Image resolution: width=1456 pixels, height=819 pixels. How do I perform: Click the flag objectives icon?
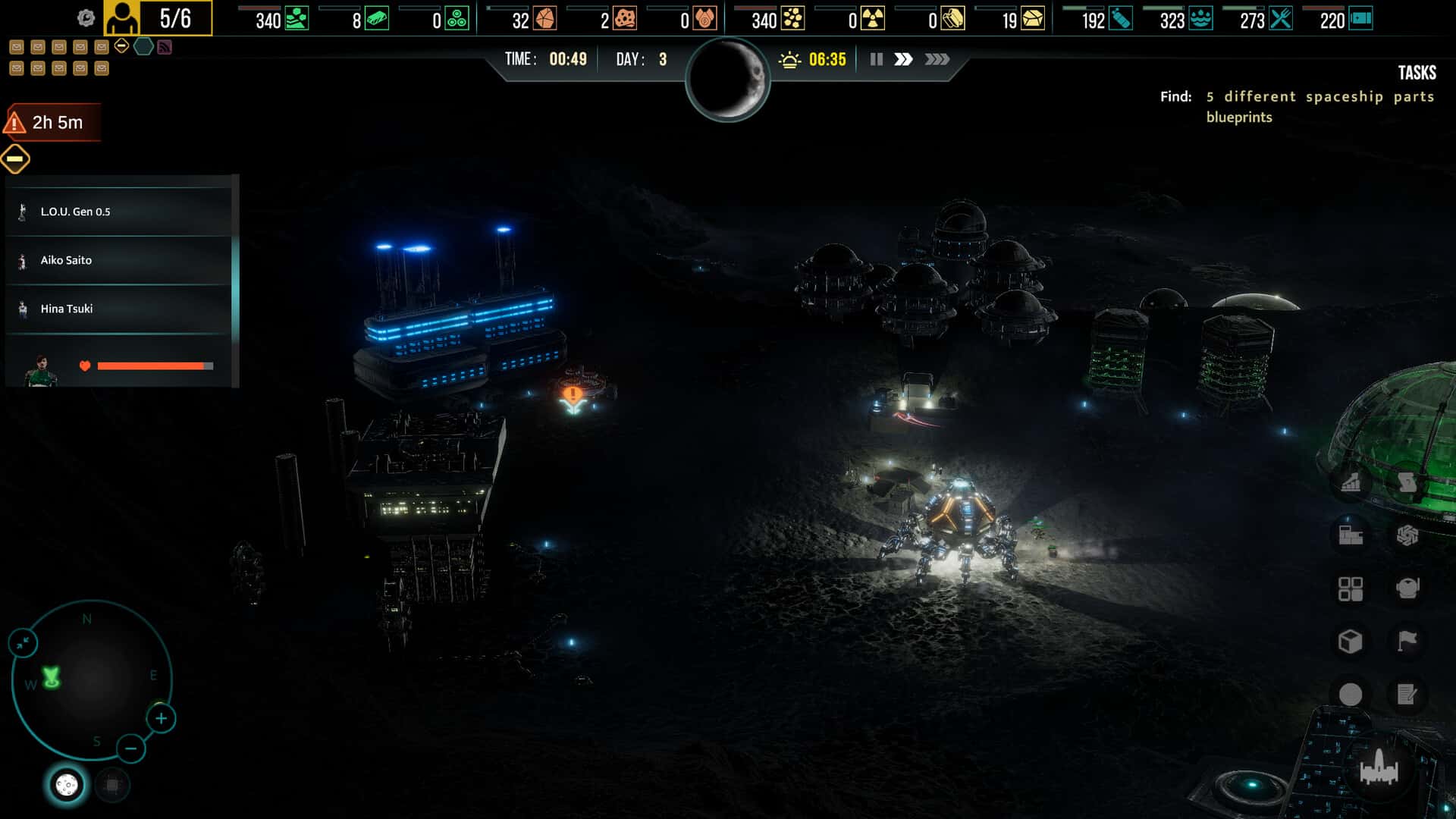point(1406,639)
